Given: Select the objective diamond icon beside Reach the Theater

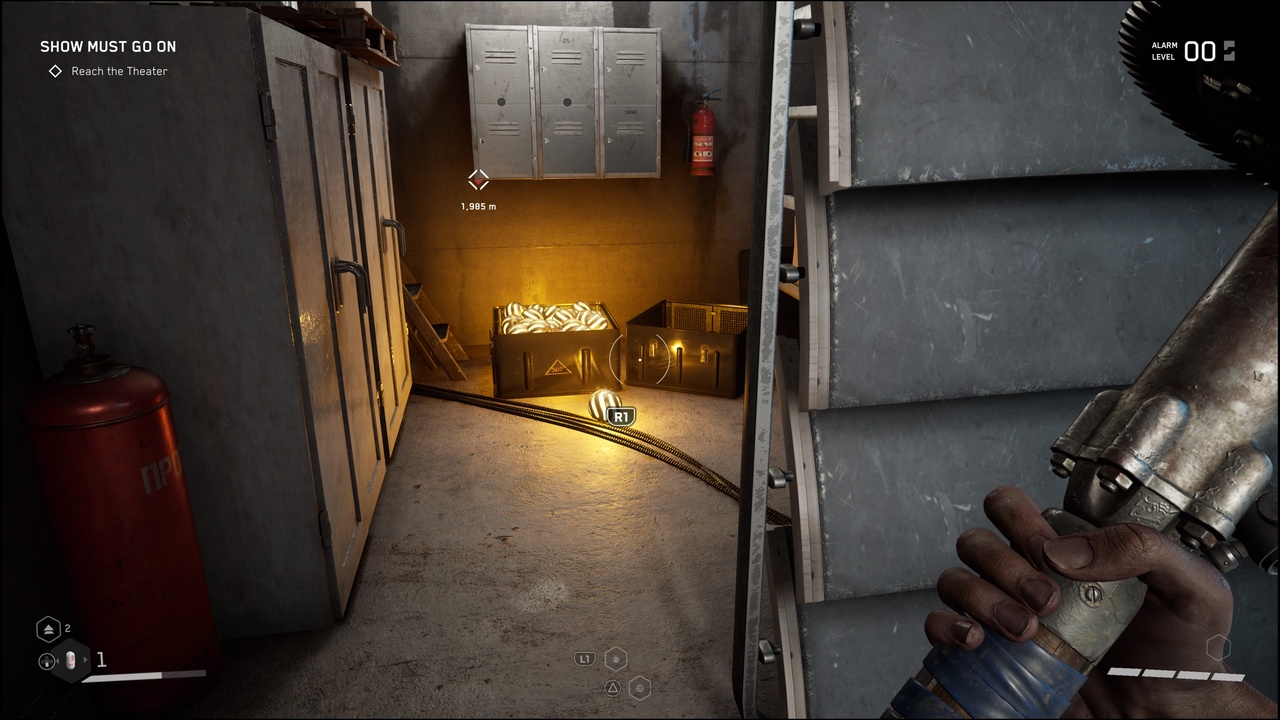Looking at the screenshot, I should (55, 71).
